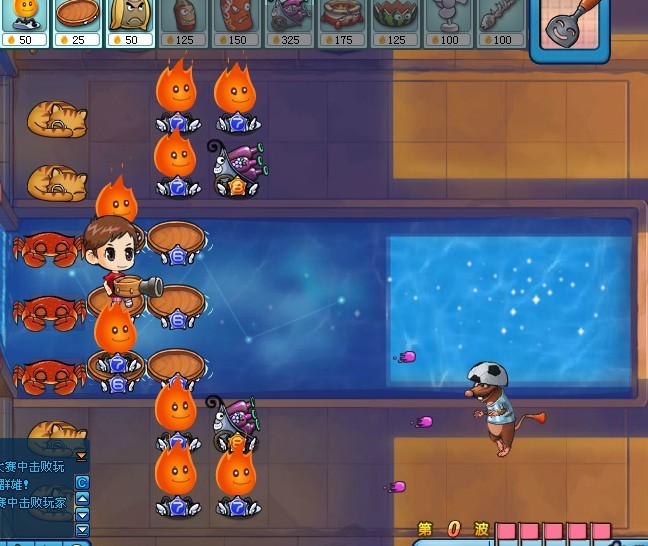Choose the wooden plate card costing 25

point(76,20)
